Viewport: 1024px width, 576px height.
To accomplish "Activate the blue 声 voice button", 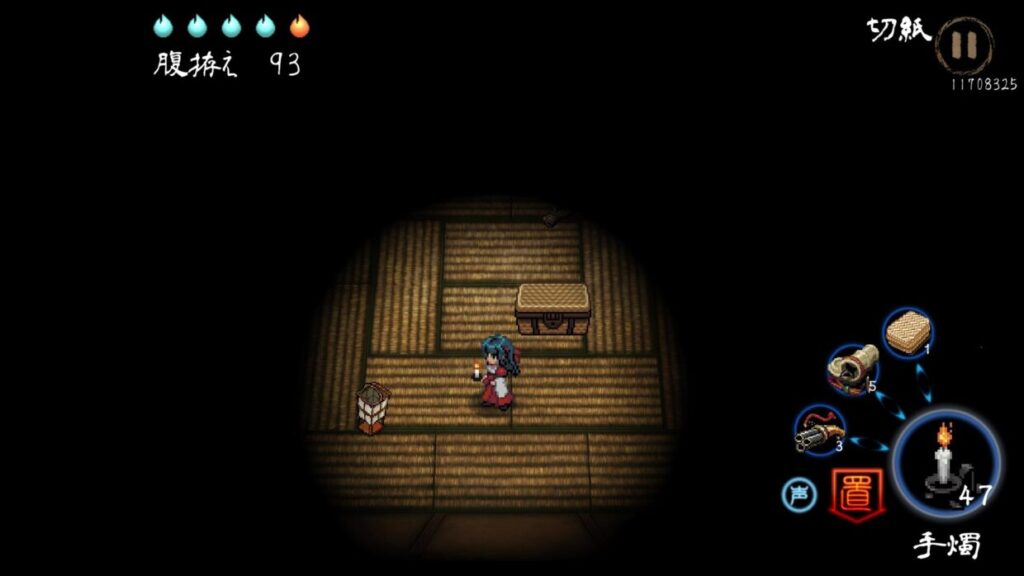I will coord(799,493).
